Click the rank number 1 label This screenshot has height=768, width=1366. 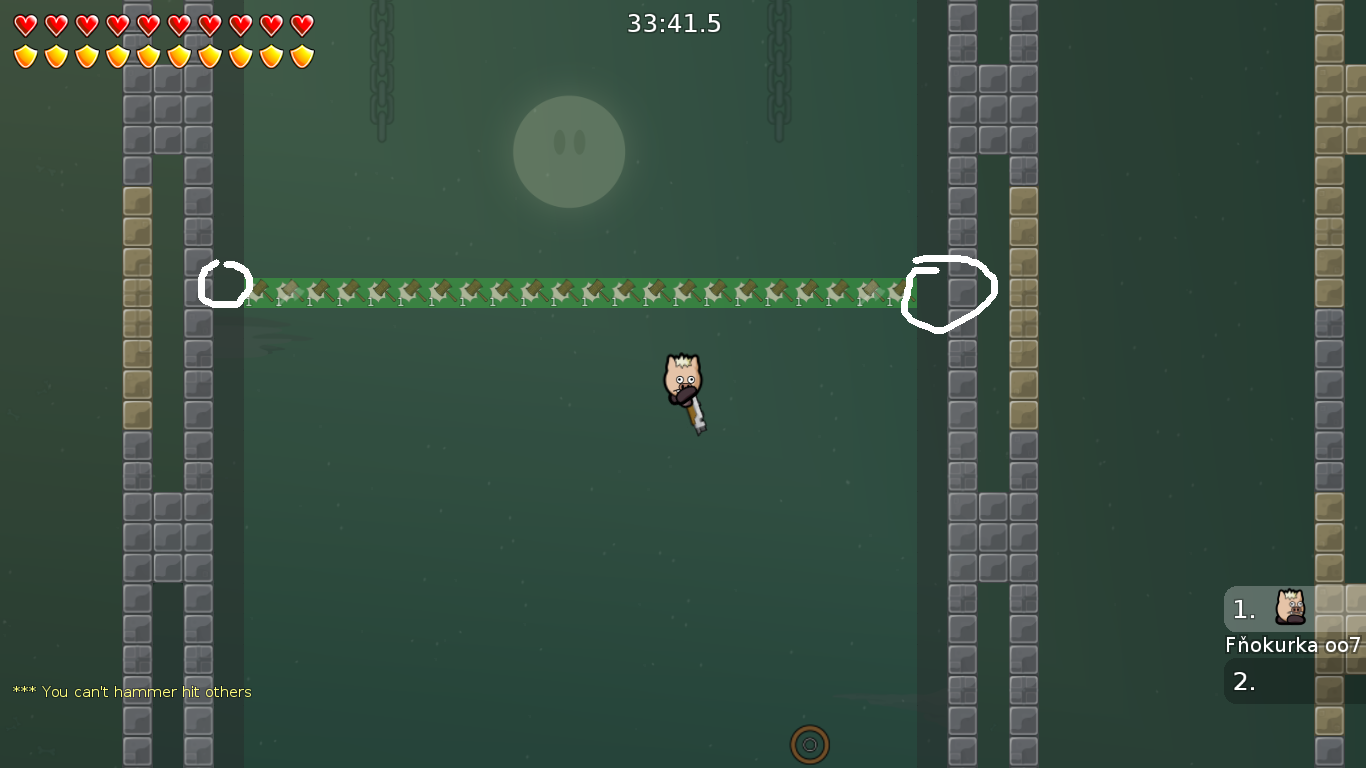tap(1242, 609)
